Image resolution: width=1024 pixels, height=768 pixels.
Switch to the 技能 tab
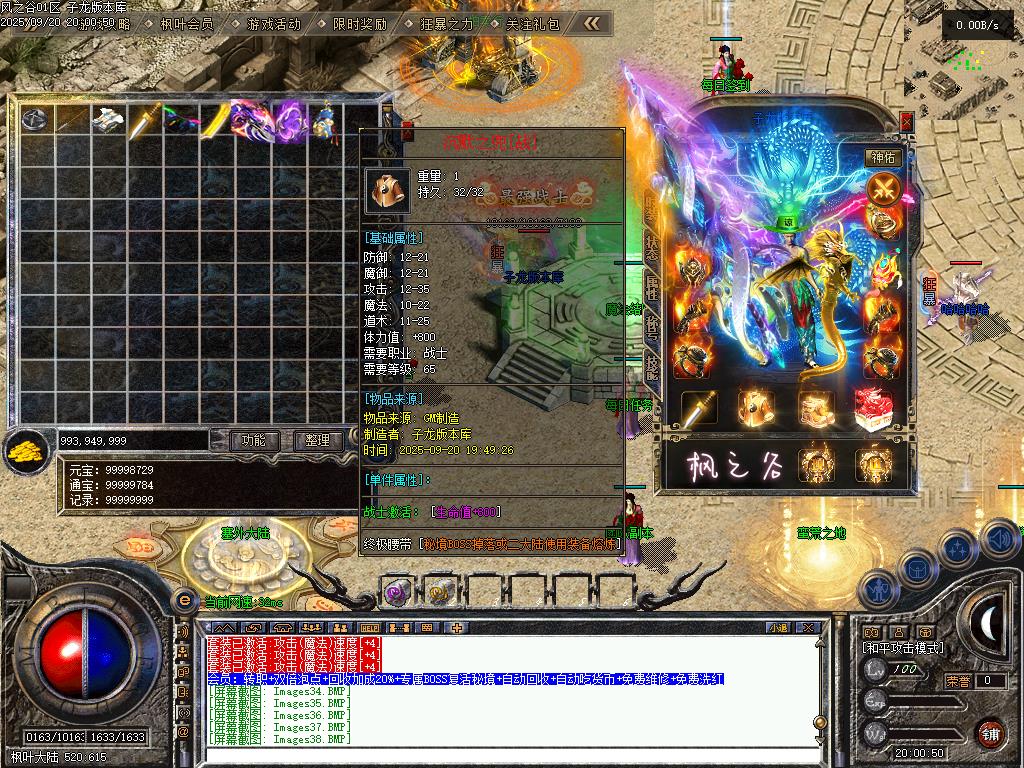(652, 367)
